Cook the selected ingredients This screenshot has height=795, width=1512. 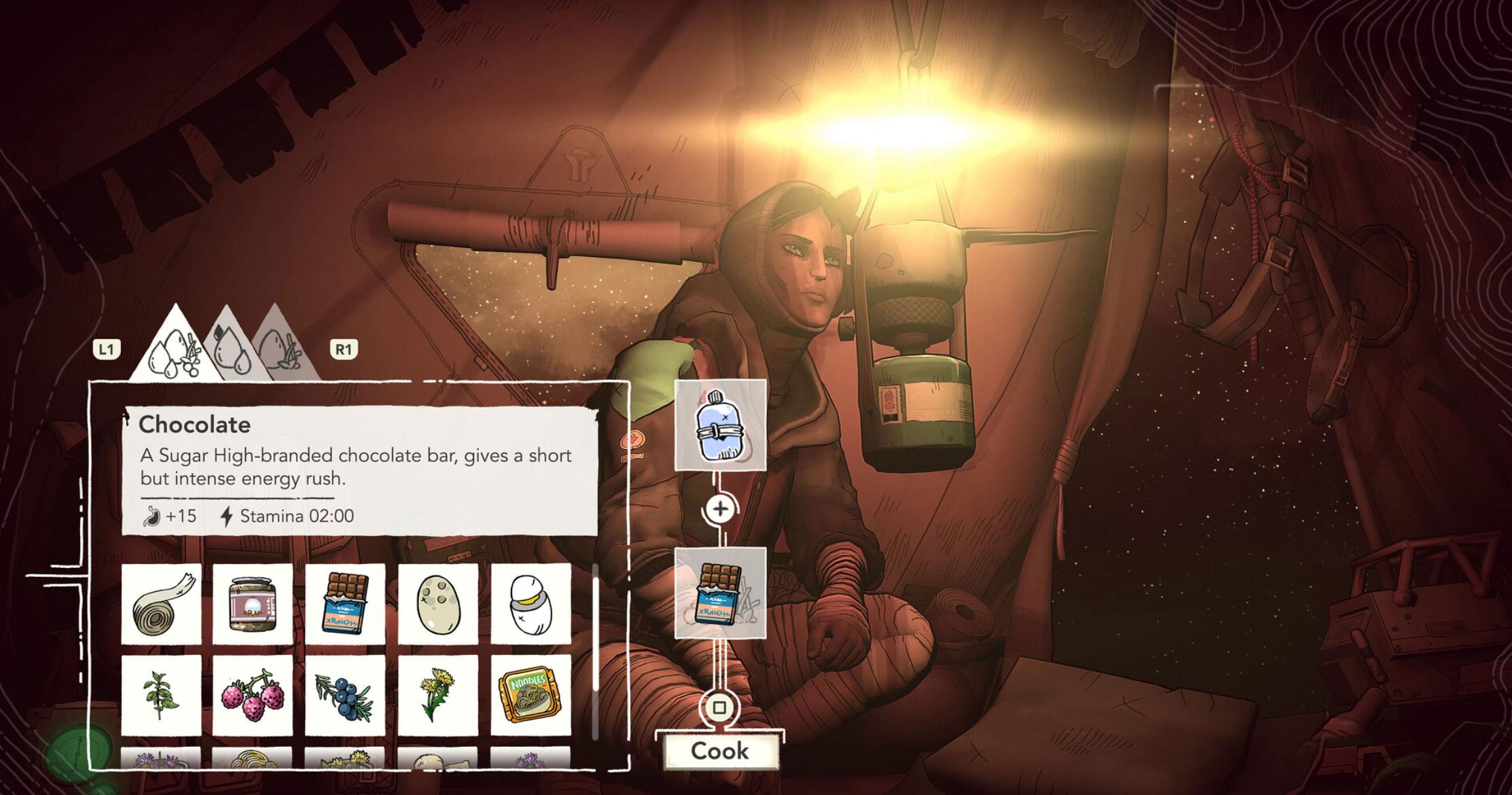719,750
